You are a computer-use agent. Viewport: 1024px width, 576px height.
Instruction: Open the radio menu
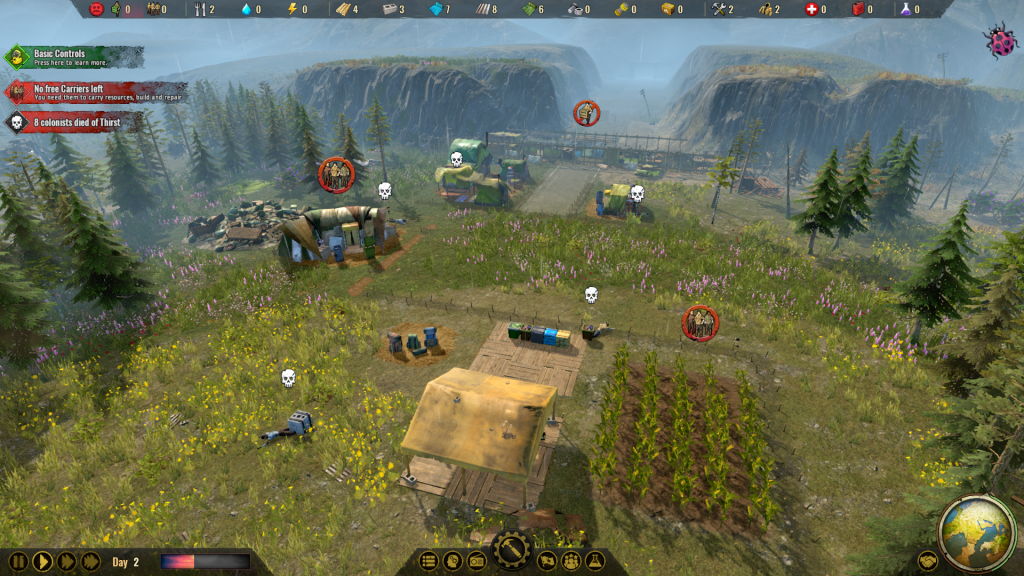point(477,561)
